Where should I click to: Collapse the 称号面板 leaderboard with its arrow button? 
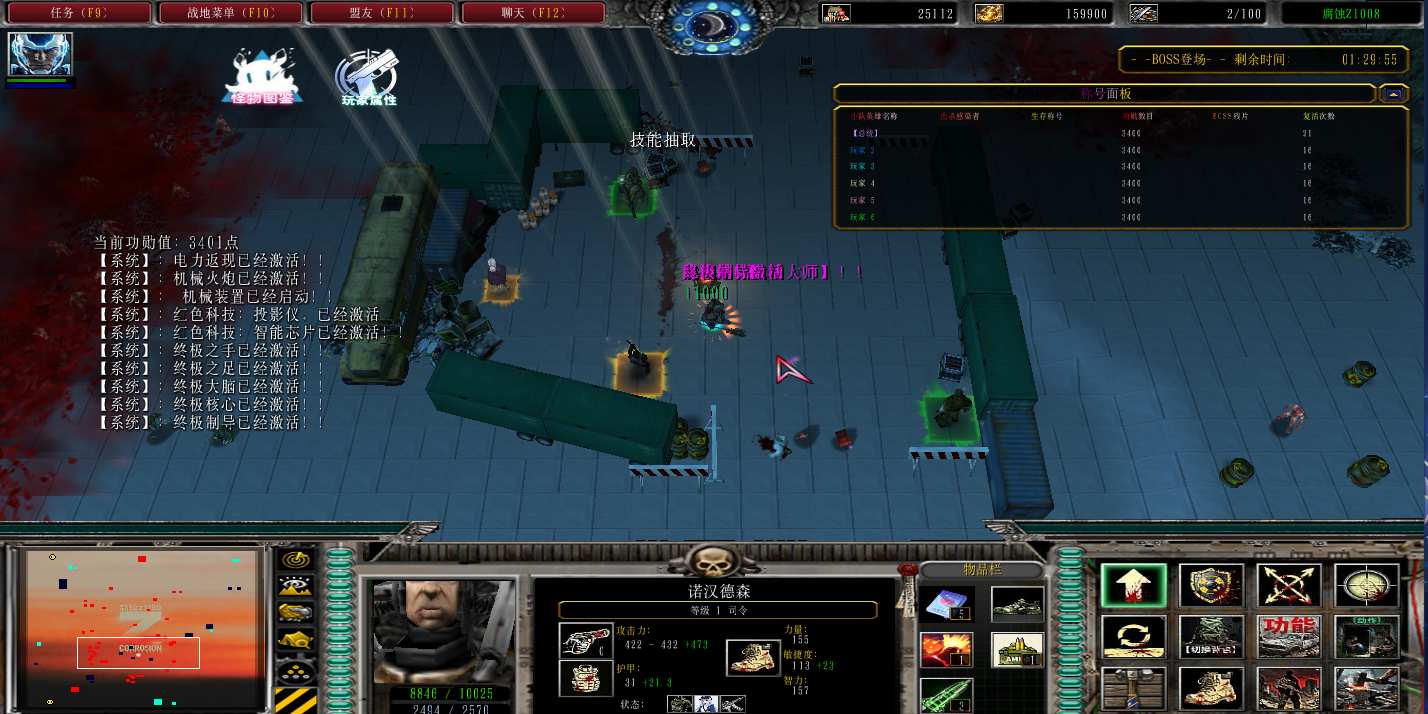[1392, 94]
